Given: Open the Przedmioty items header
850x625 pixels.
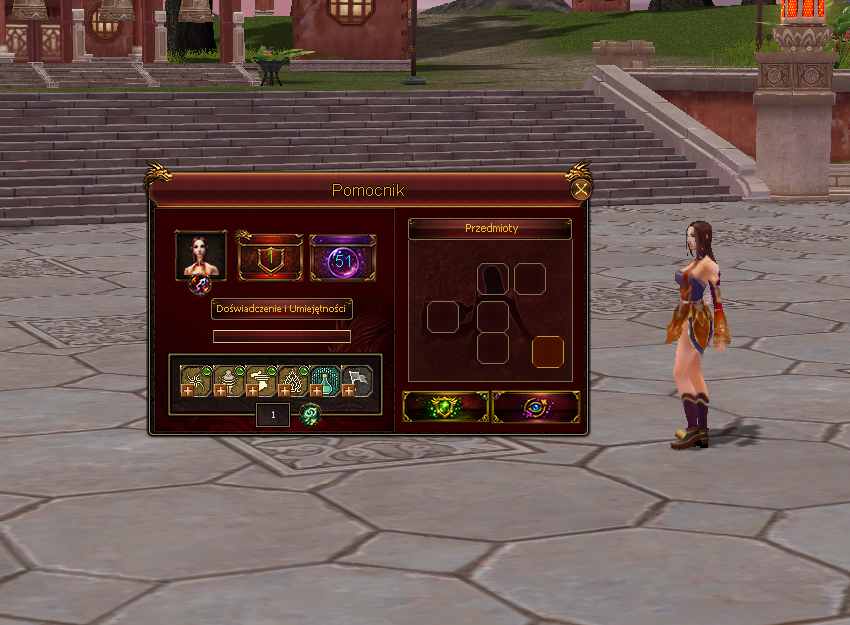Looking at the screenshot, I should 490,229.
